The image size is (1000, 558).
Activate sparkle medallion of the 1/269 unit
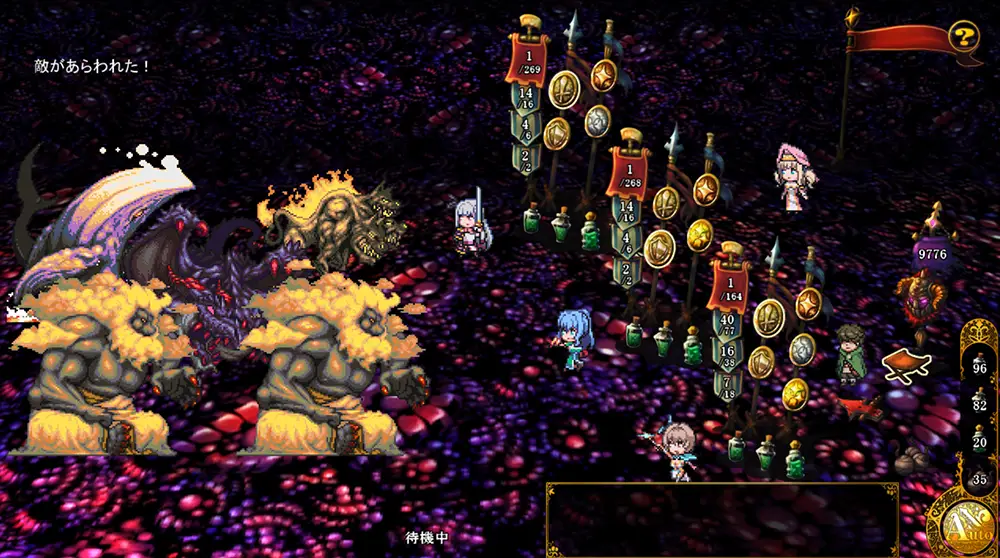click(603, 75)
